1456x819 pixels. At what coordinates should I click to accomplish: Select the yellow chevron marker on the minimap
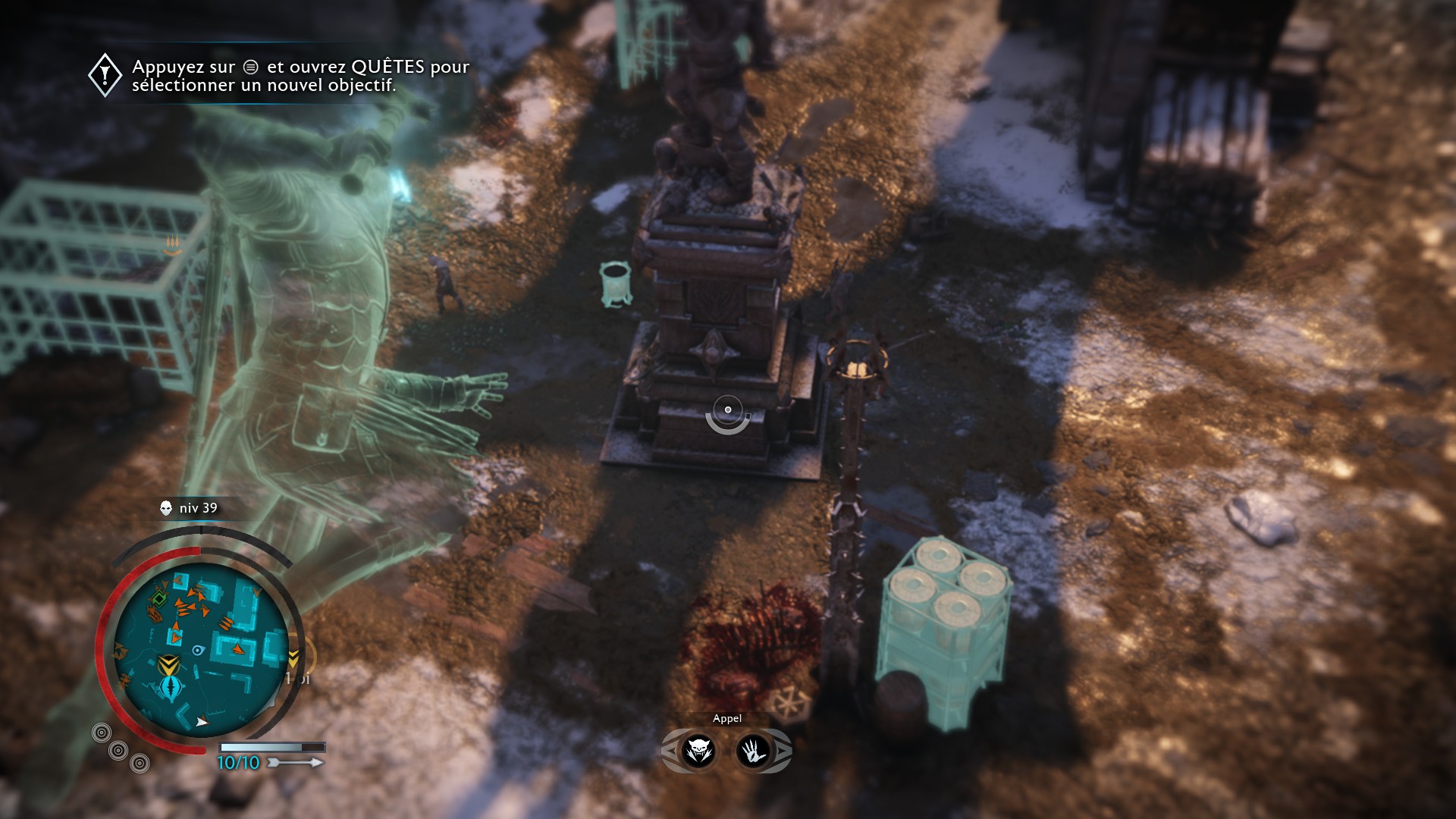[168, 664]
